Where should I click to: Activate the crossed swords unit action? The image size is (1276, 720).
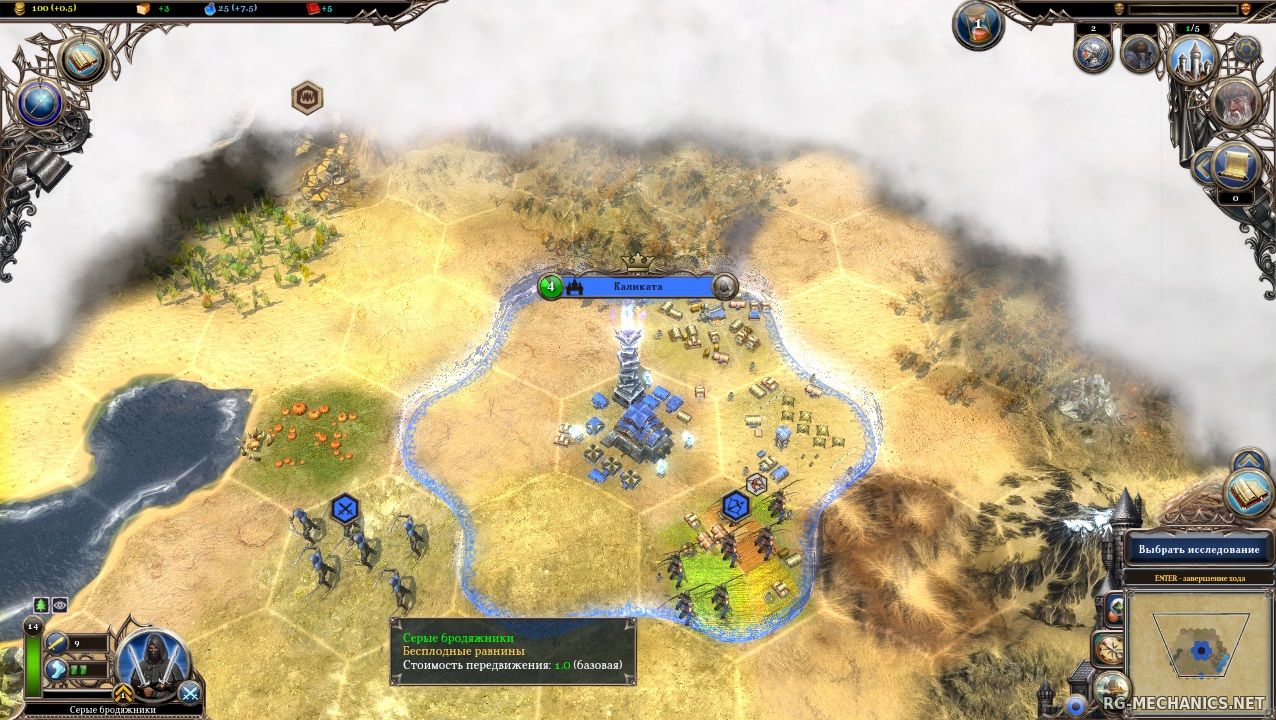click(189, 691)
